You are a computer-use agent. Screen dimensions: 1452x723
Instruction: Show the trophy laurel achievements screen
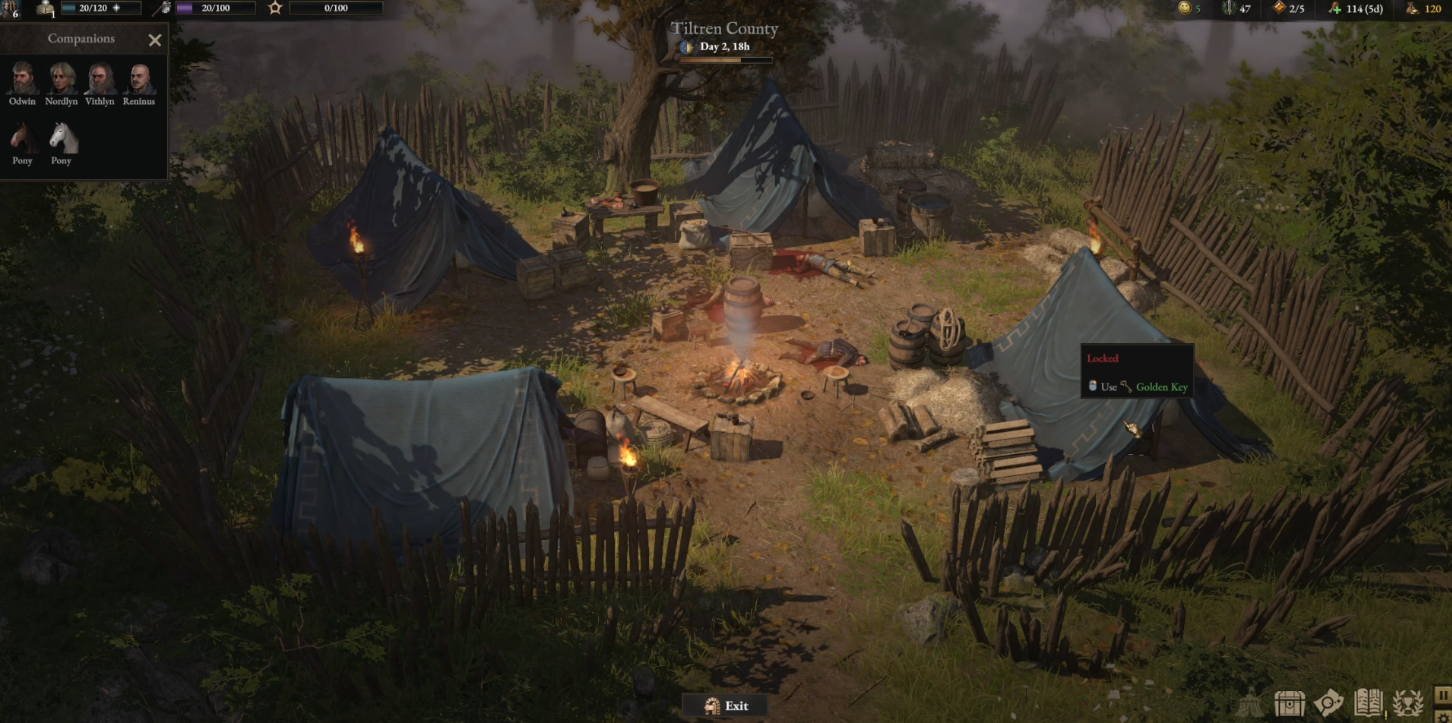[1408, 703]
